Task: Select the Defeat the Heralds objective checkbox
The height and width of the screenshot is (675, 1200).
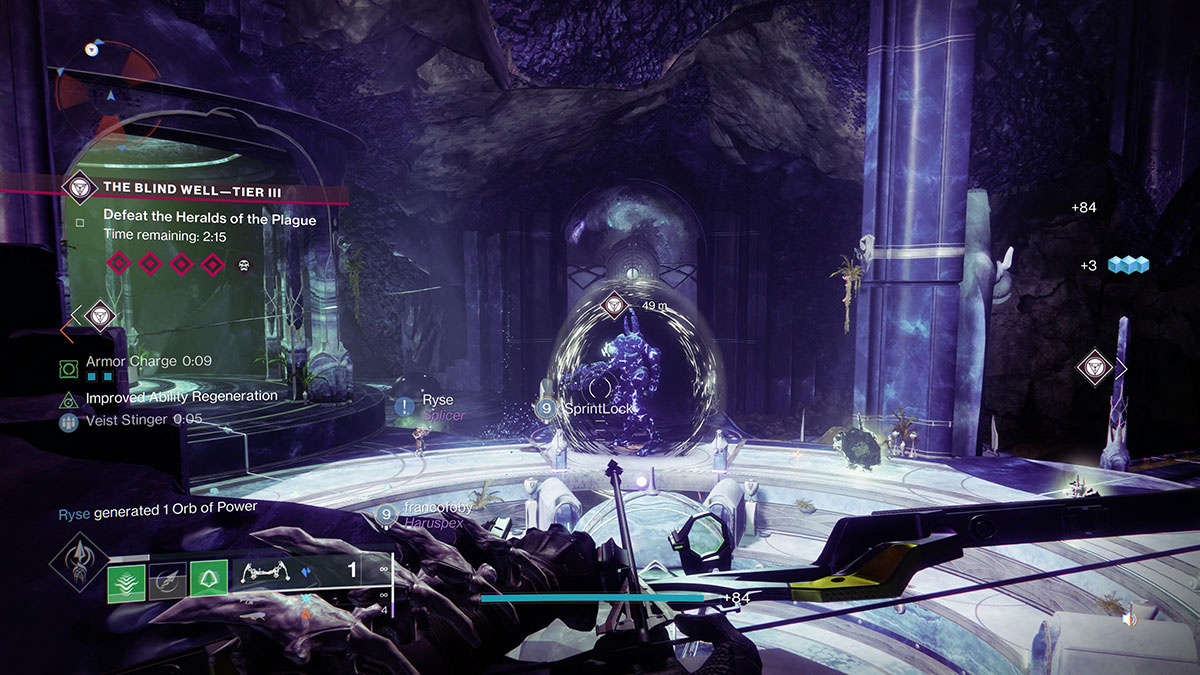Action: pyautogui.click(x=80, y=222)
